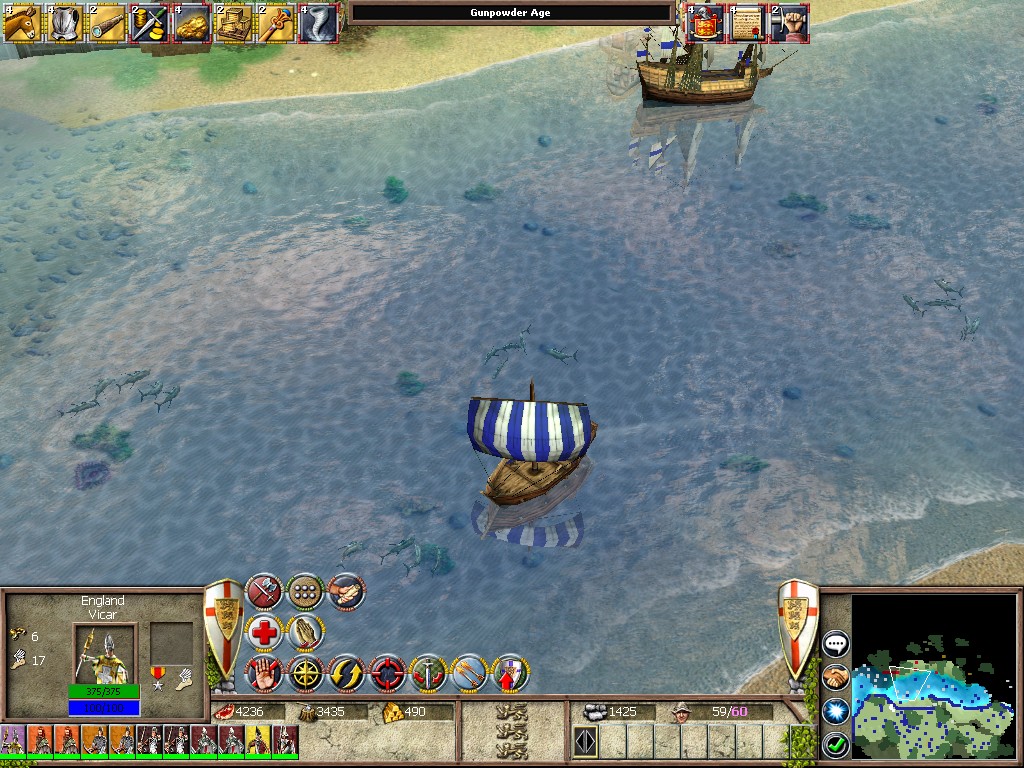Click the yellow compass star command

(305, 674)
